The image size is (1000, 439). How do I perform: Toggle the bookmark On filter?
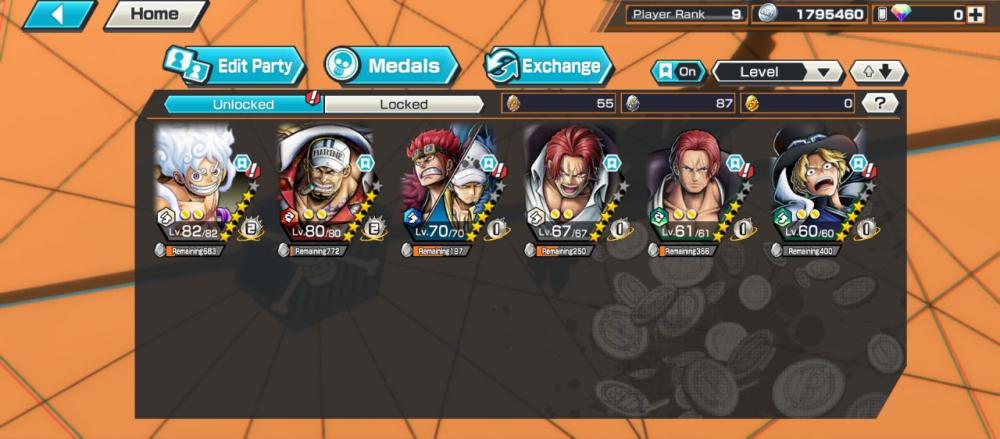[x=677, y=72]
